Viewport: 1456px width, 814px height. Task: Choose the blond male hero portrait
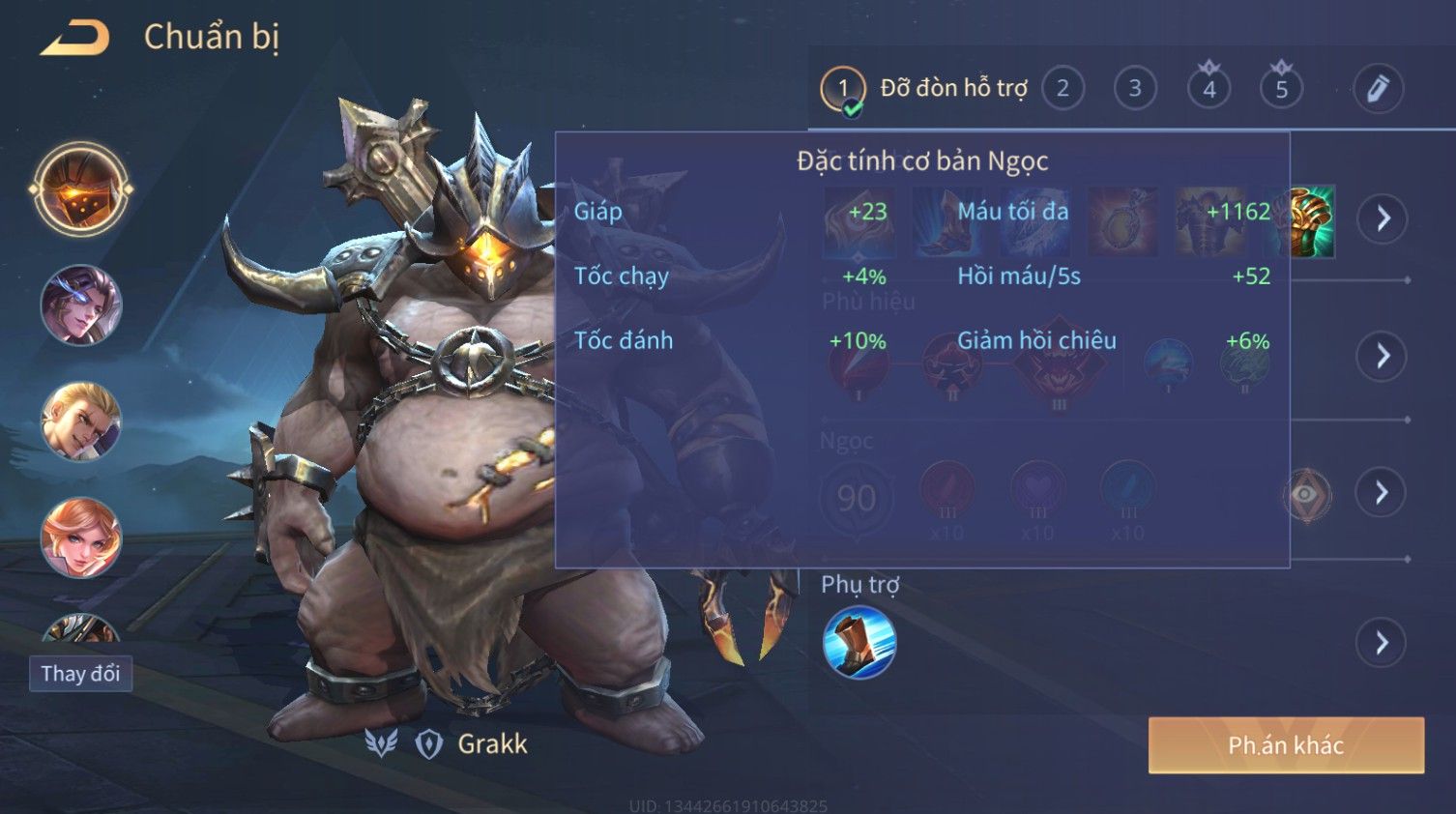[81, 422]
